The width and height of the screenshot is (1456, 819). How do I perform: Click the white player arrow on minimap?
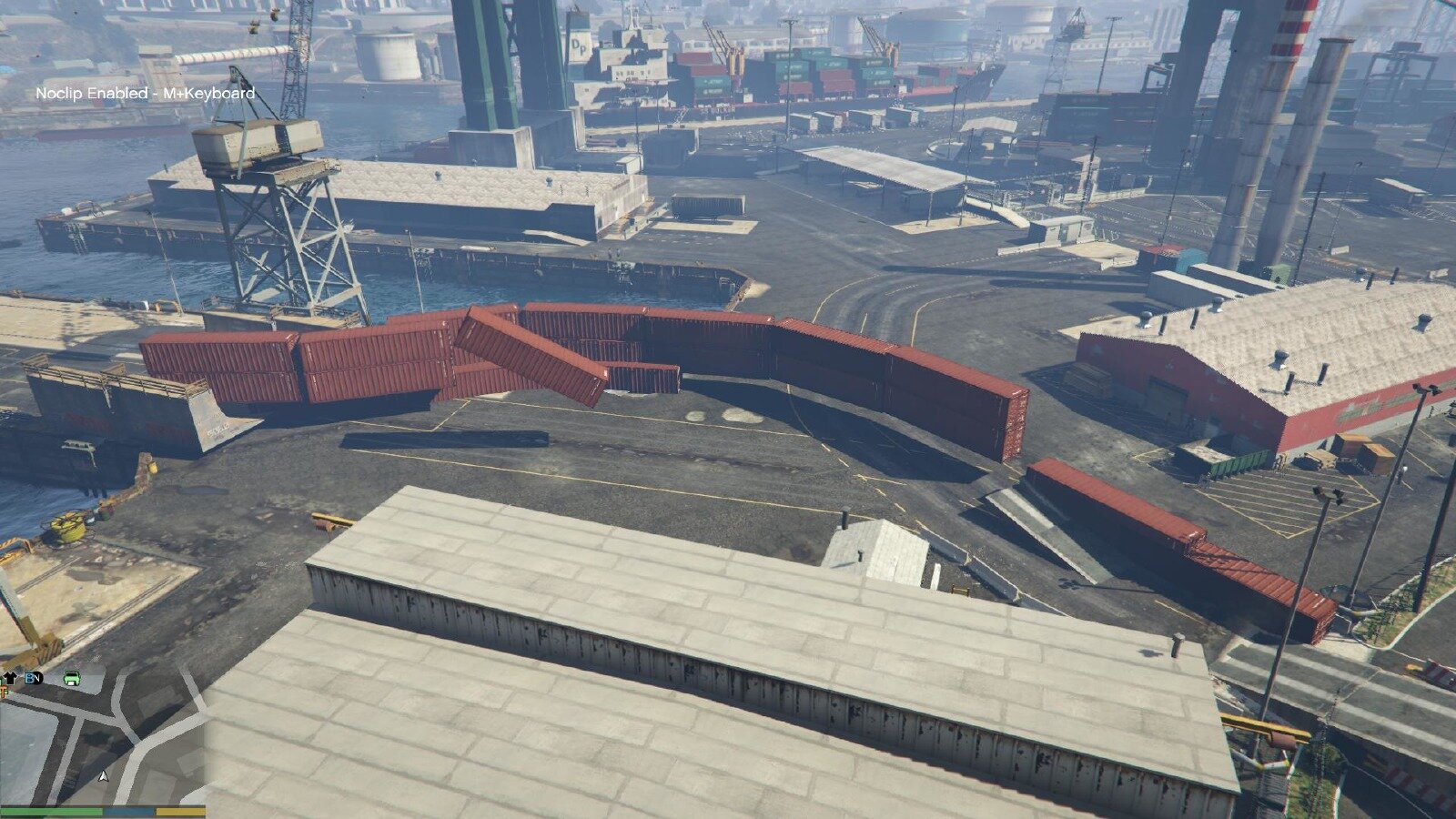(103, 776)
